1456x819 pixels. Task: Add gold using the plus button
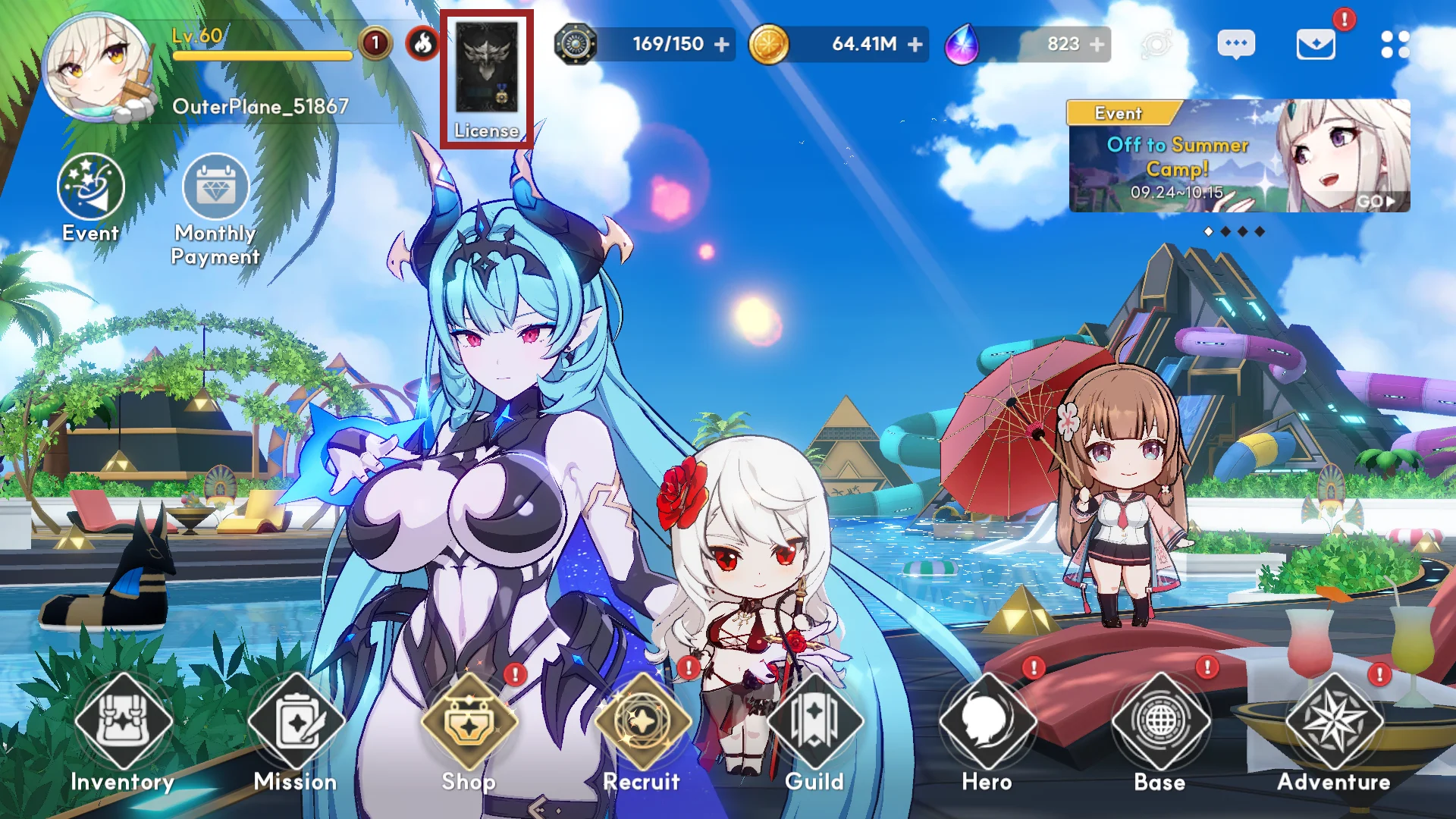click(915, 45)
